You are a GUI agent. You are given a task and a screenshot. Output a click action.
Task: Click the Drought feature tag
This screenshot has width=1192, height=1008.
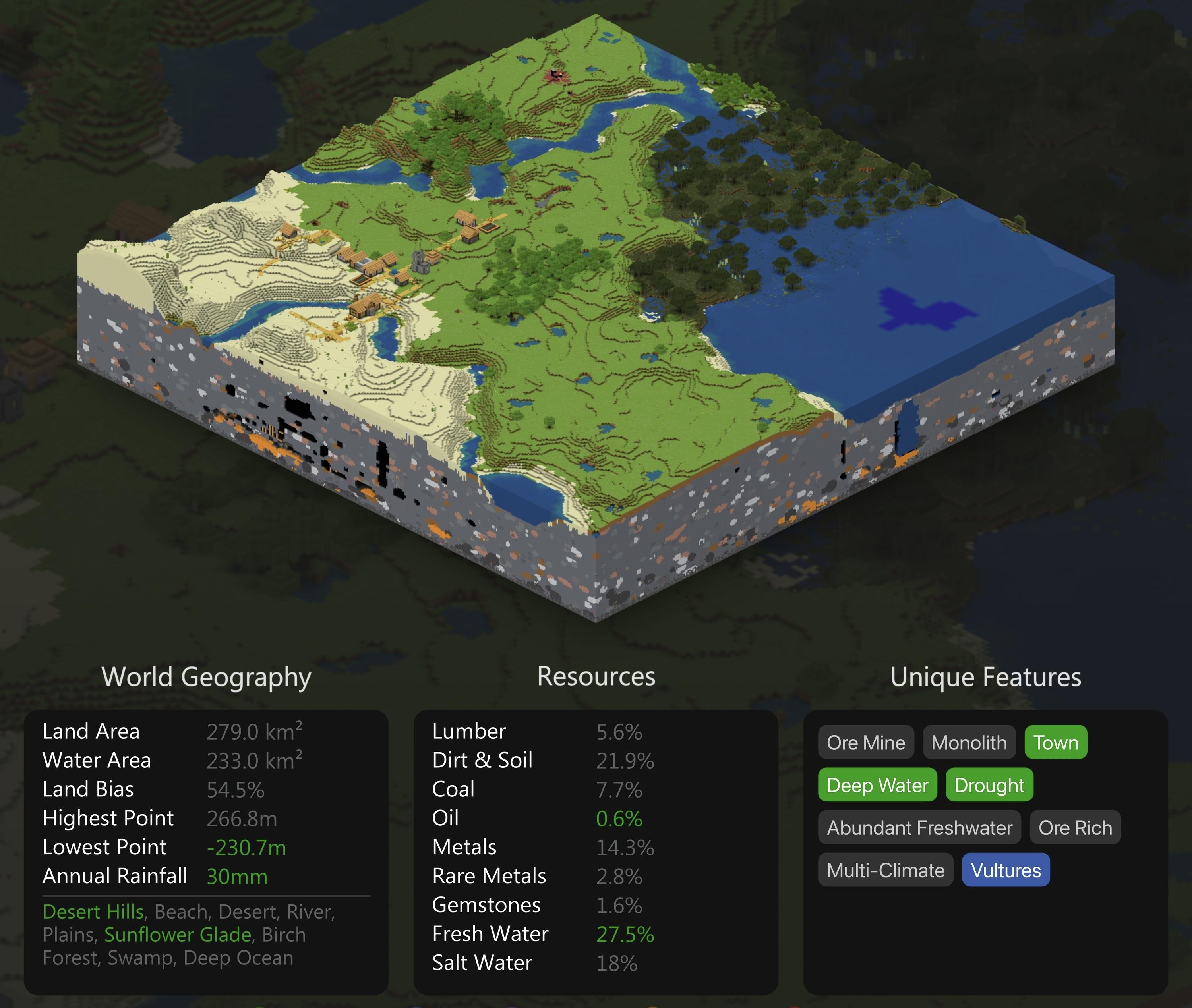click(989, 785)
